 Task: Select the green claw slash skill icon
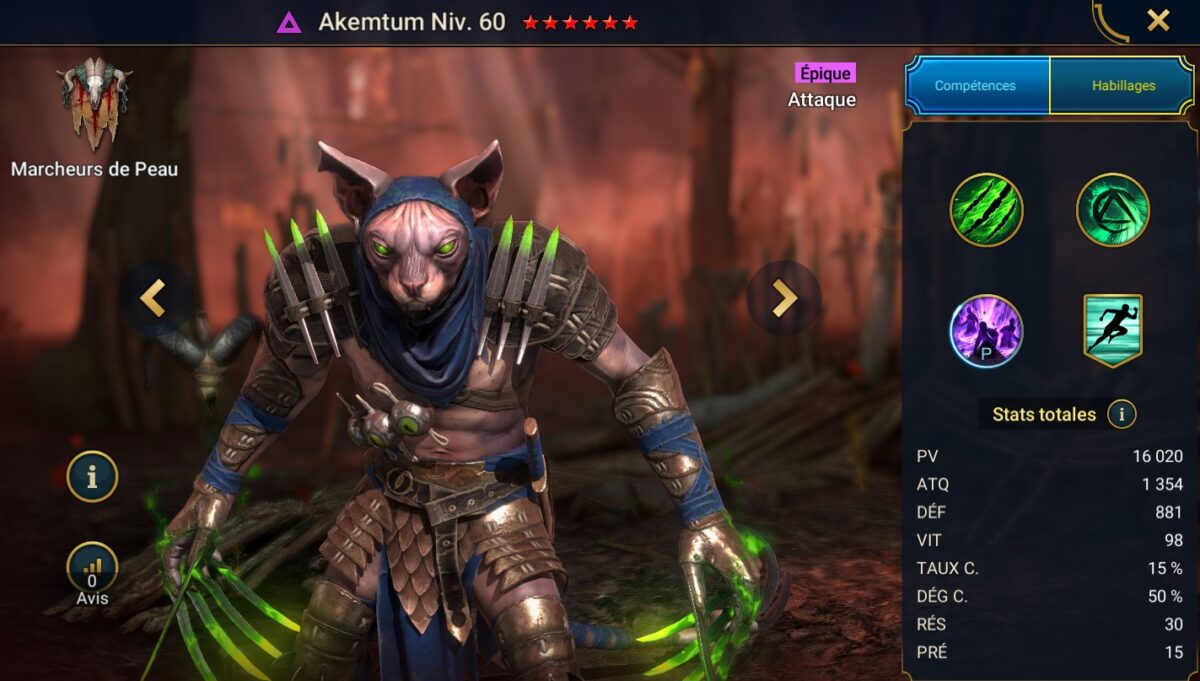coord(986,210)
